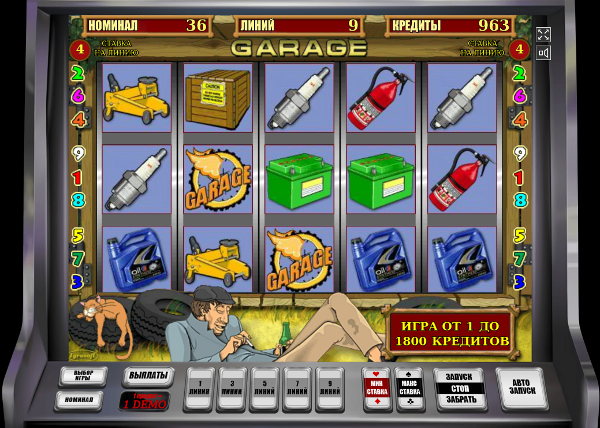Spin the reels with Запуск Стоп Забрать

point(461,387)
